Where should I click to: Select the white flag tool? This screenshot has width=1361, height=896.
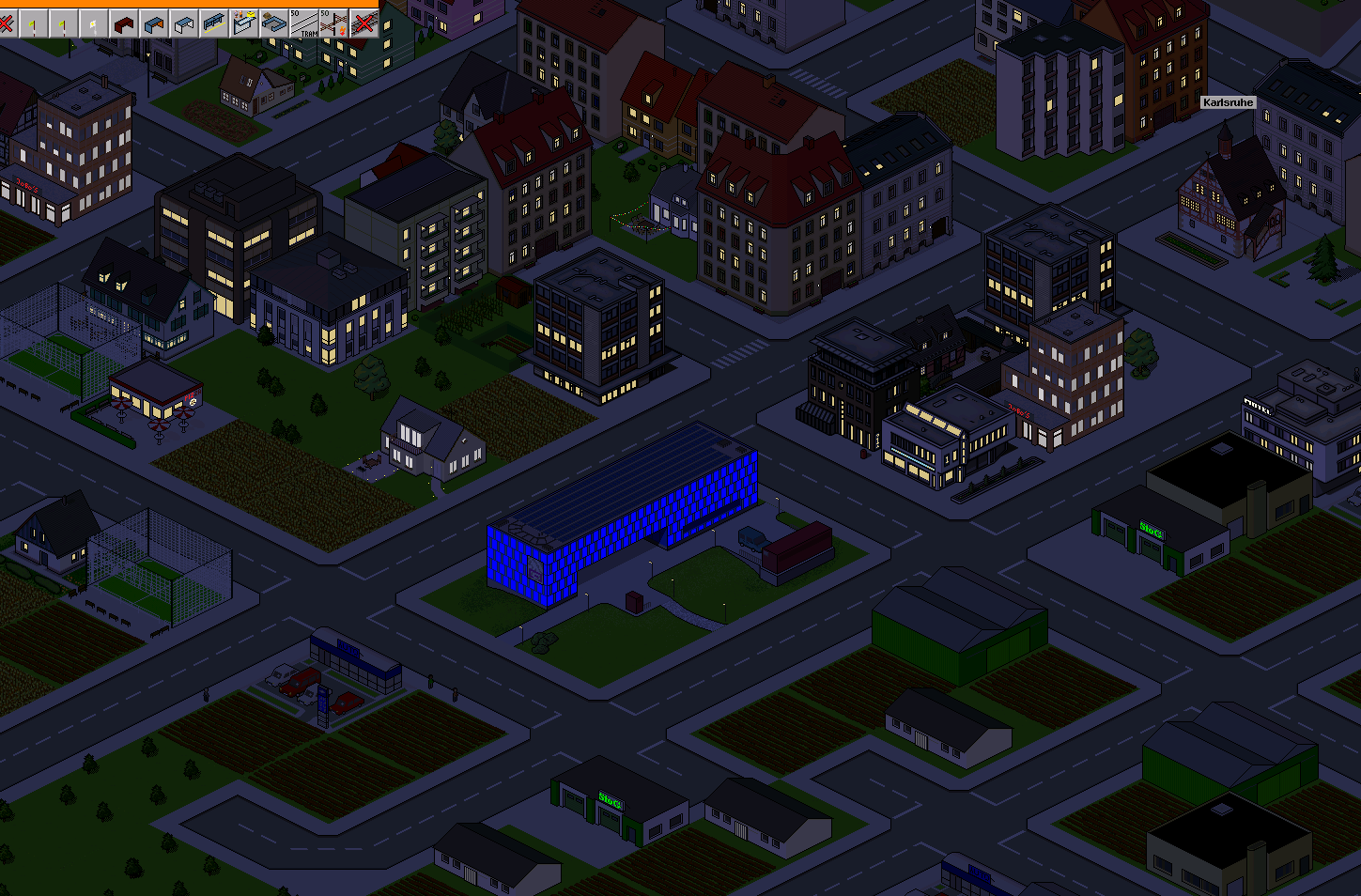tap(93, 23)
